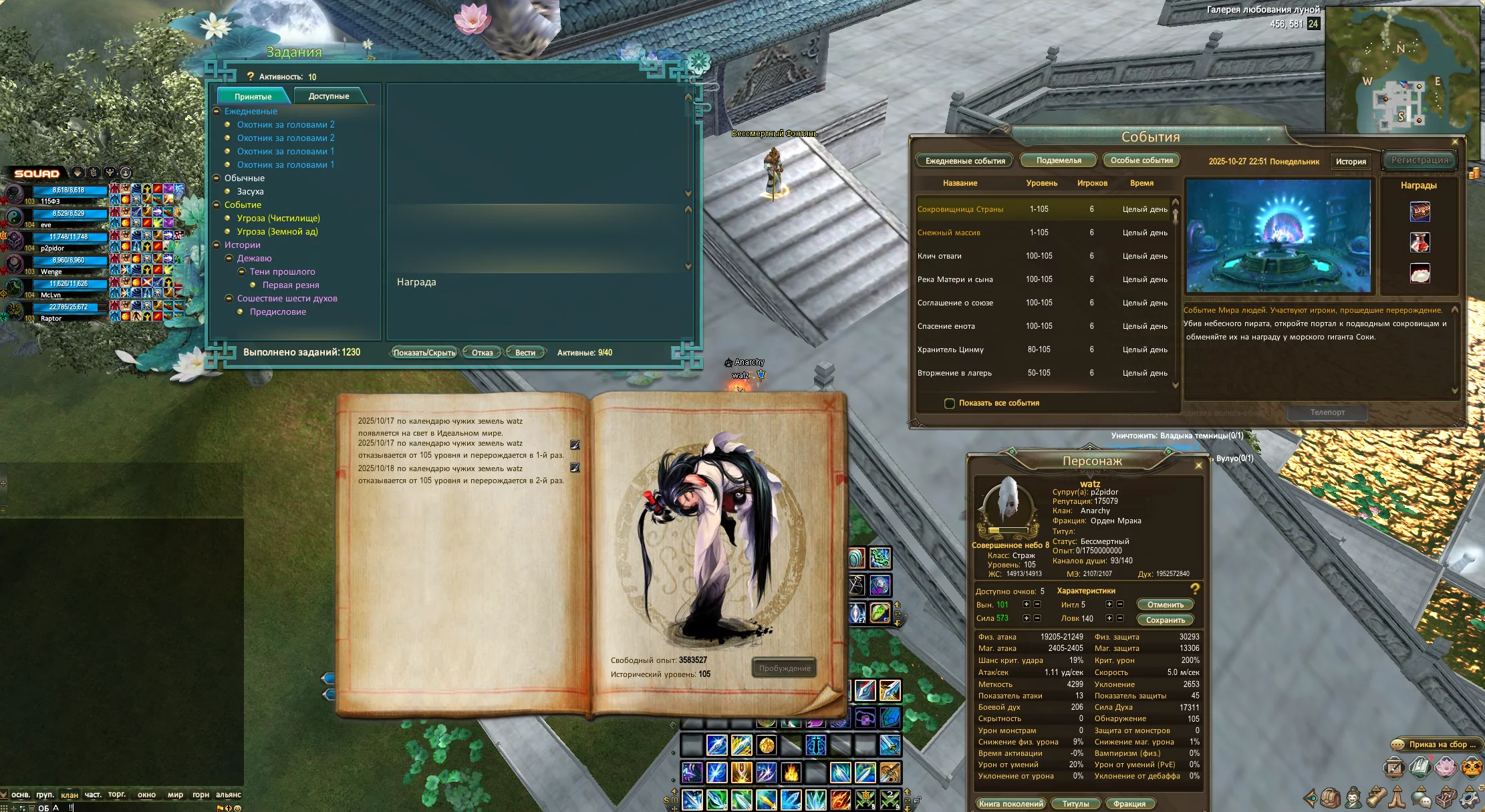This screenshot has width=1485, height=812.
Task: Select the Засуха quest entry
Action: tap(251, 192)
